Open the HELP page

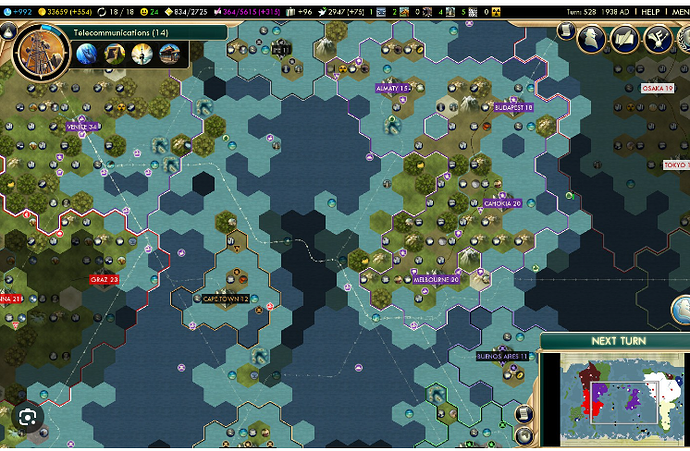coord(649,10)
